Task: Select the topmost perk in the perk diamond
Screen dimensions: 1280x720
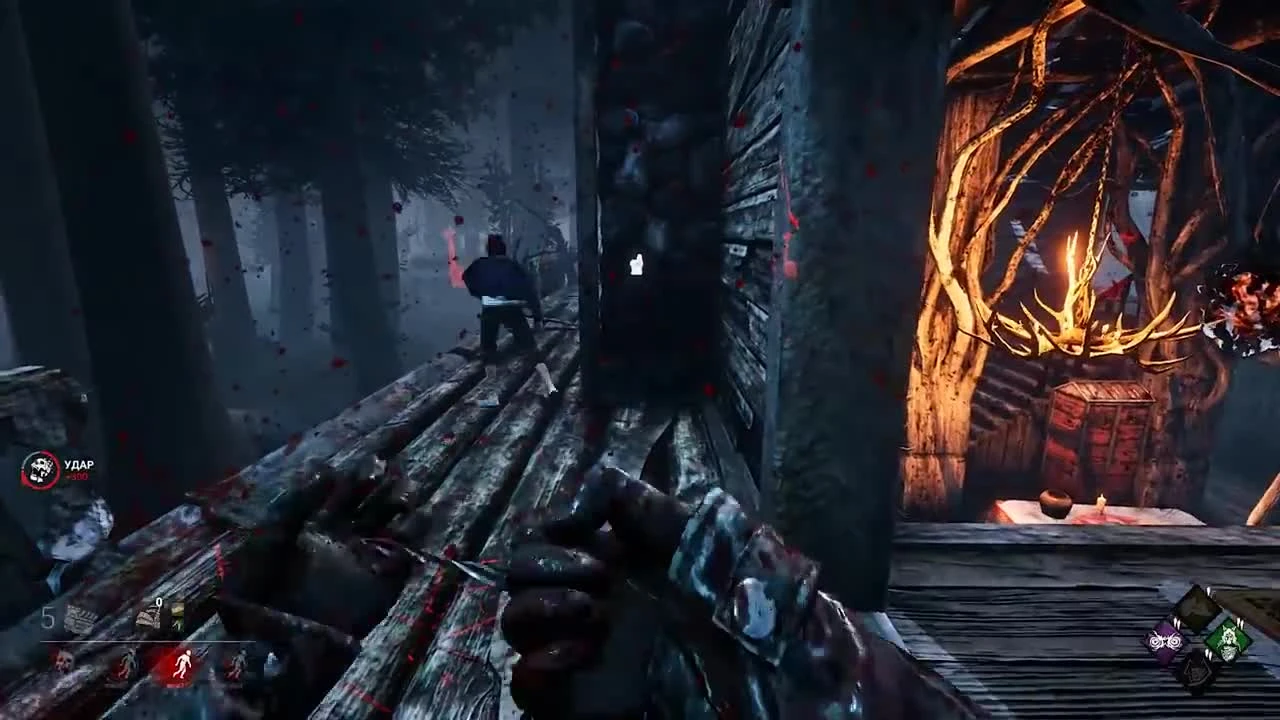Action: (x=1197, y=606)
